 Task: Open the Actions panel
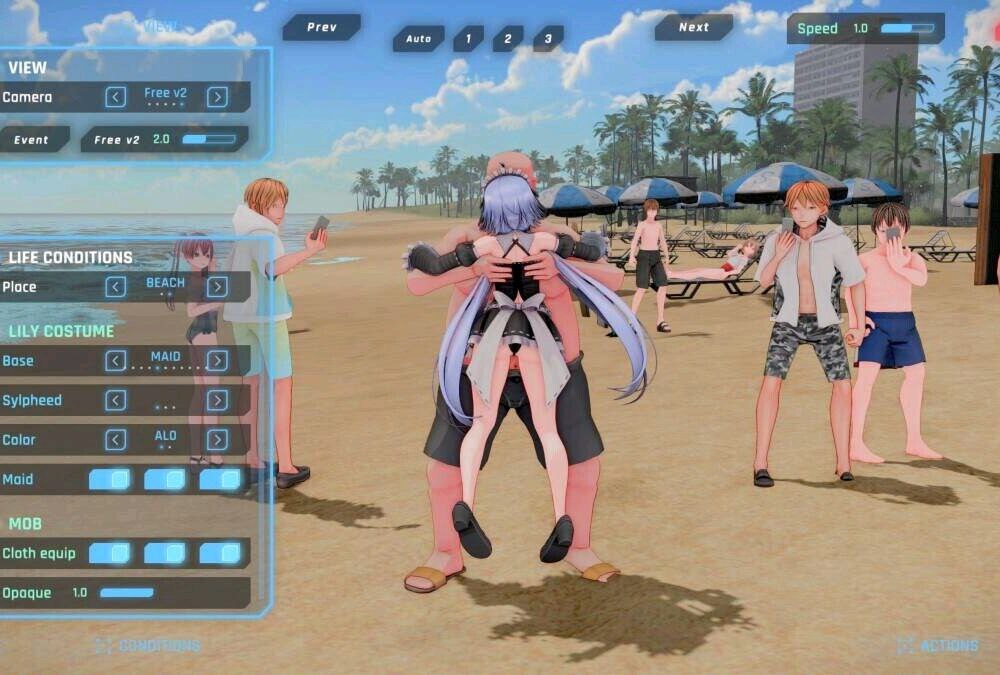point(938,646)
